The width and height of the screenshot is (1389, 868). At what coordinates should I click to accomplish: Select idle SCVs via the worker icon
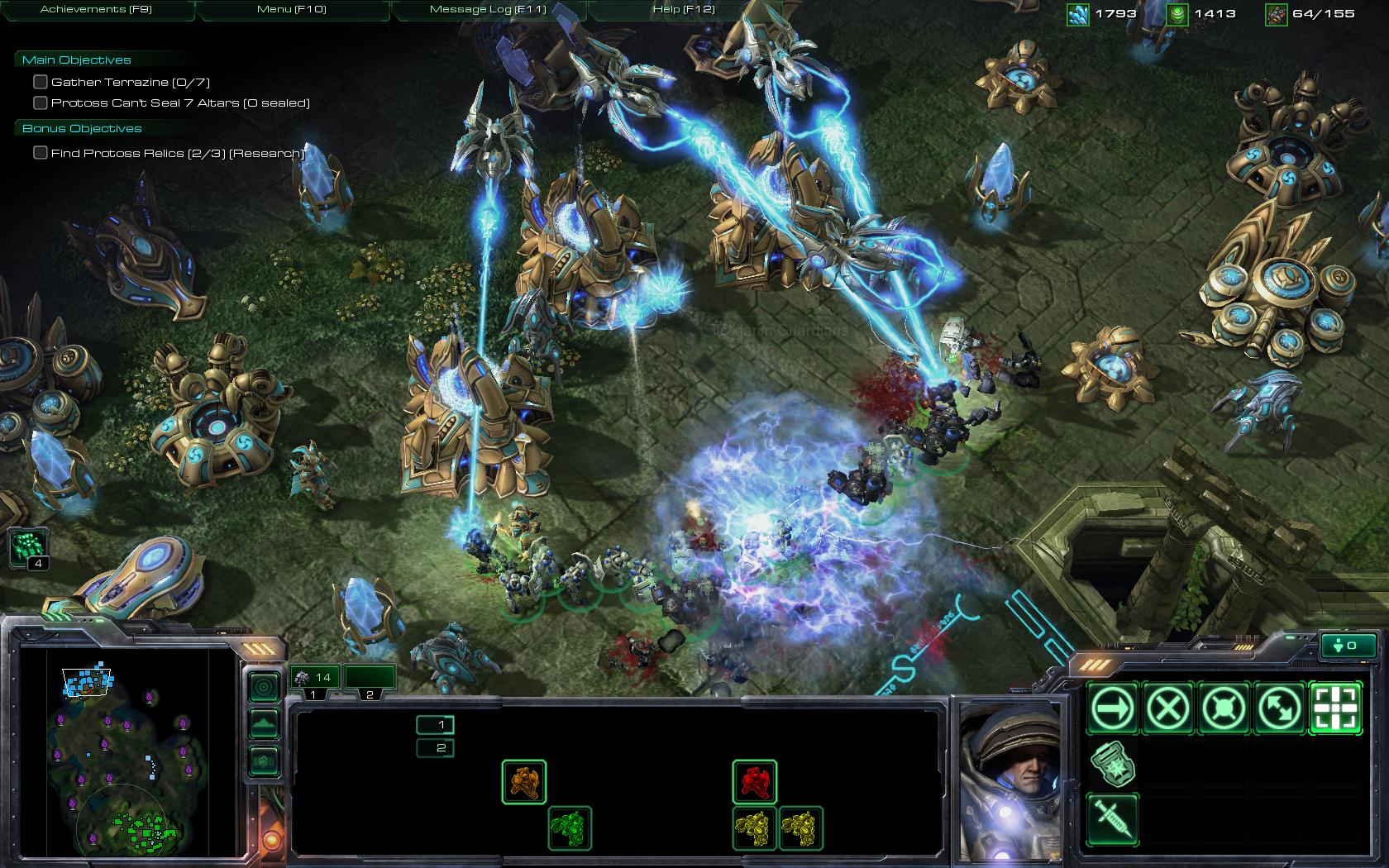click(x=28, y=546)
